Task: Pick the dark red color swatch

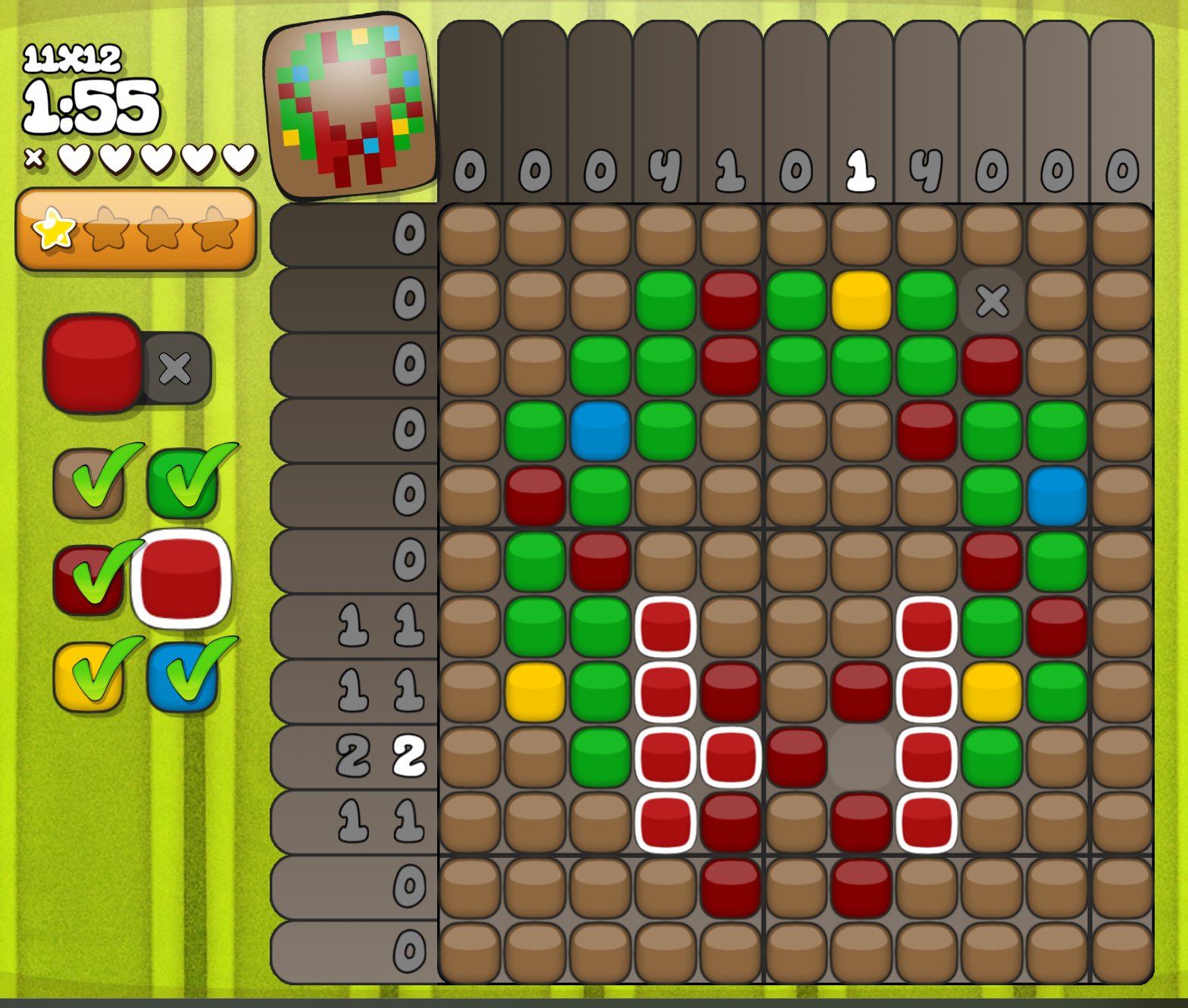Action: pos(89,580)
